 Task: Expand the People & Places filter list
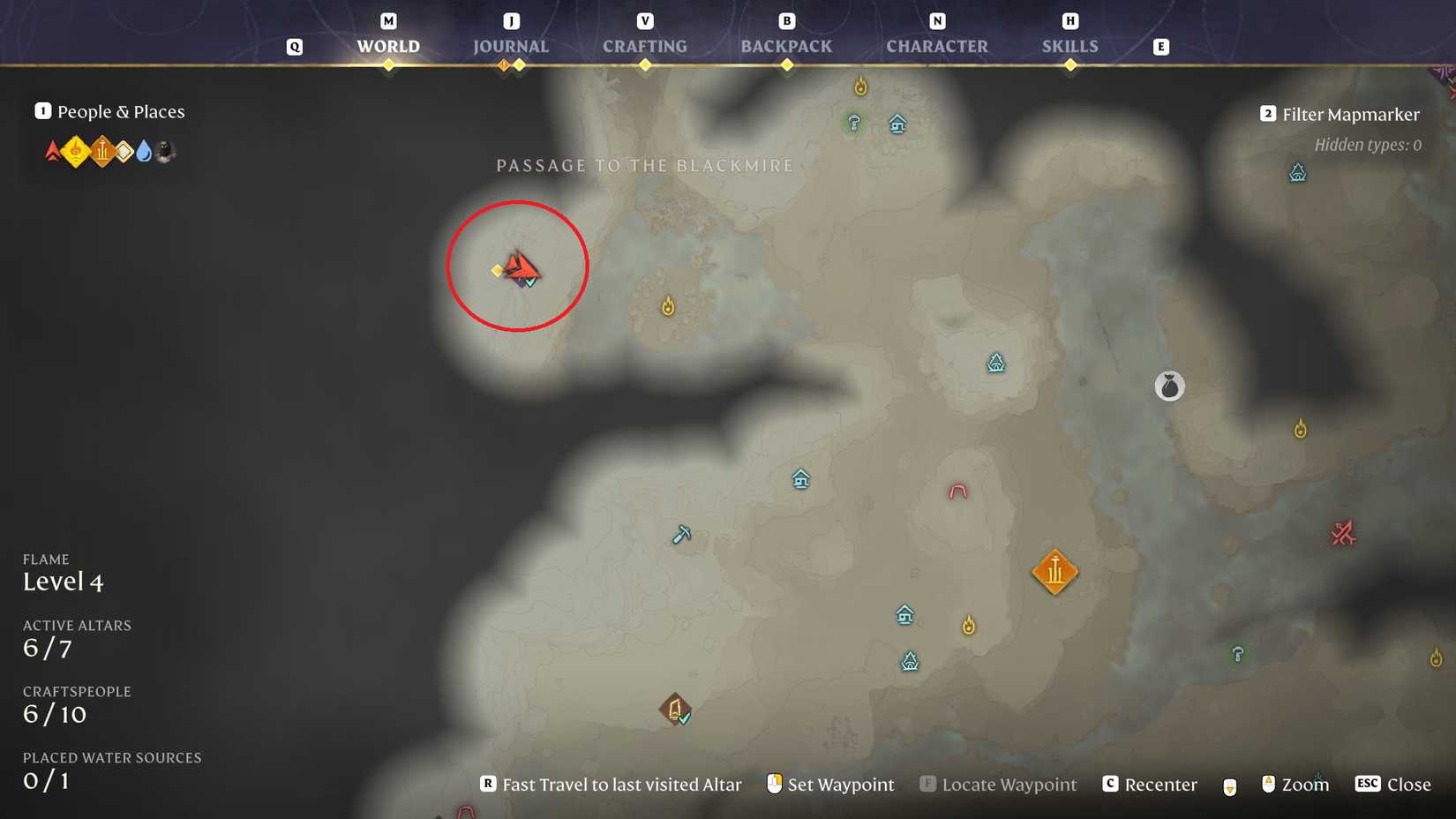(x=109, y=111)
